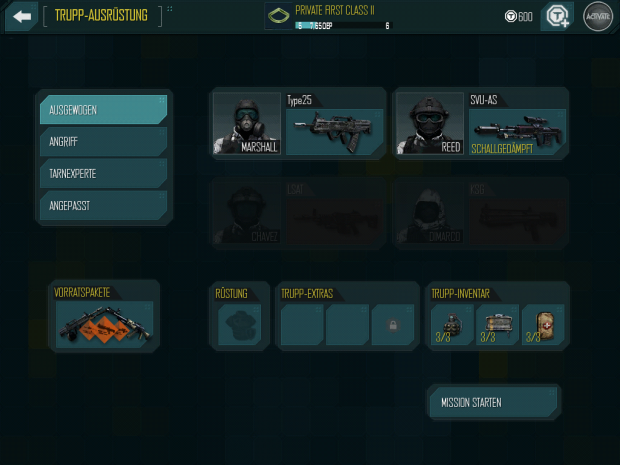The height and width of the screenshot is (465, 620).
Task: Select the Ausgewogen loadout preset
Action: point(102,109)
